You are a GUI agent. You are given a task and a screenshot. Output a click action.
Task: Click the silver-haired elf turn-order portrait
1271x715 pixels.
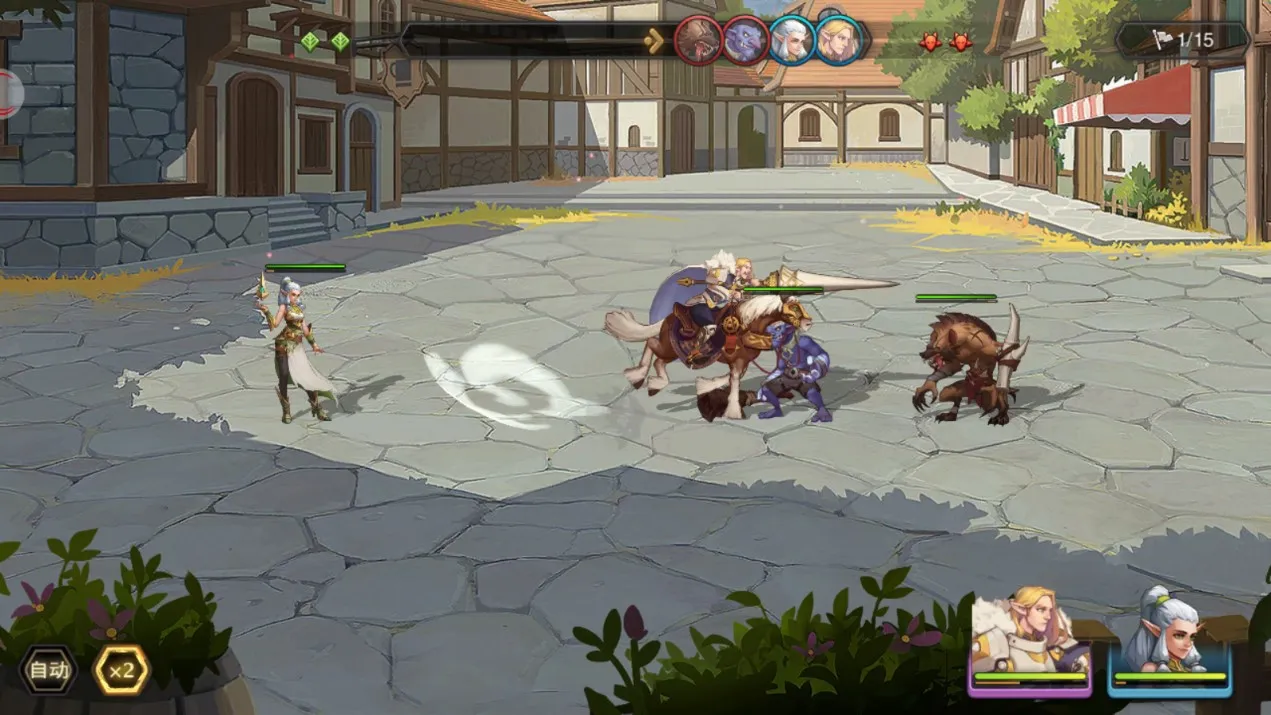[x=792, y=41]
